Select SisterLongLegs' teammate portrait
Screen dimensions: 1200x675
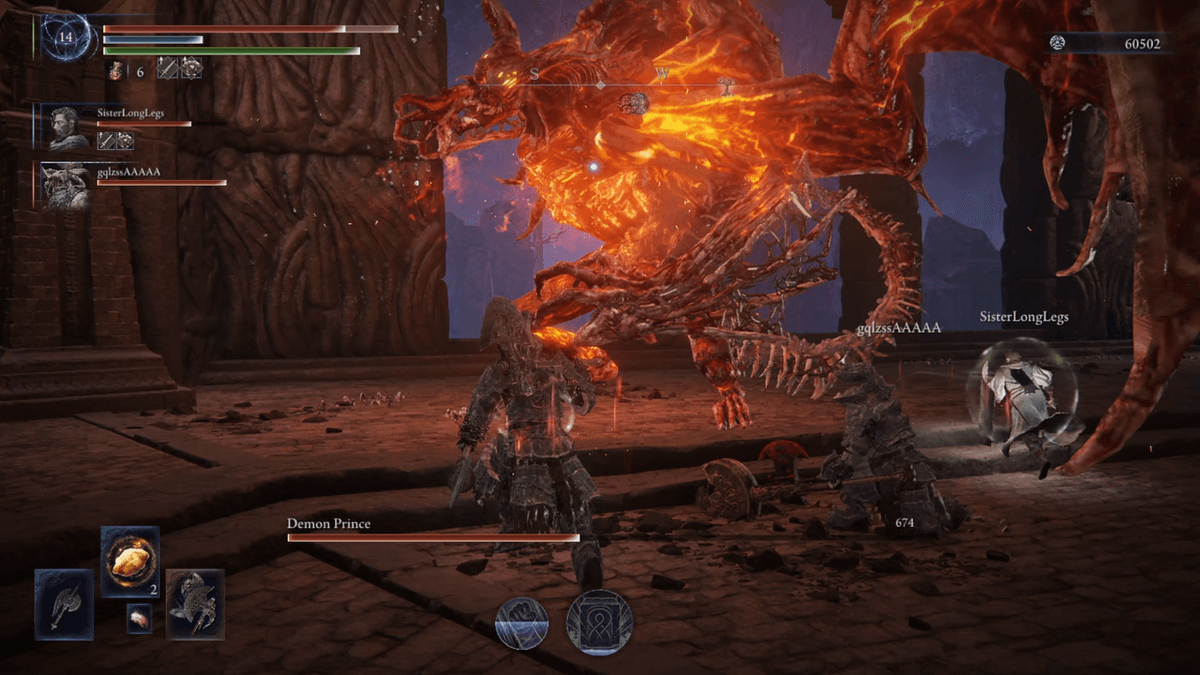[x=69, y=127]
